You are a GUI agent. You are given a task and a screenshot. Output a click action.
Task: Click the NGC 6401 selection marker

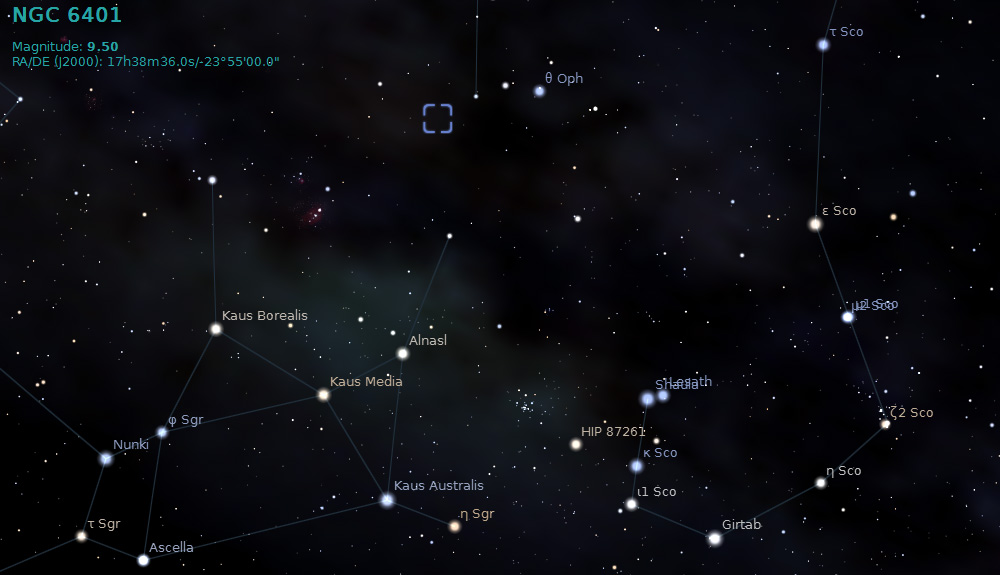[x=438, y=118]
